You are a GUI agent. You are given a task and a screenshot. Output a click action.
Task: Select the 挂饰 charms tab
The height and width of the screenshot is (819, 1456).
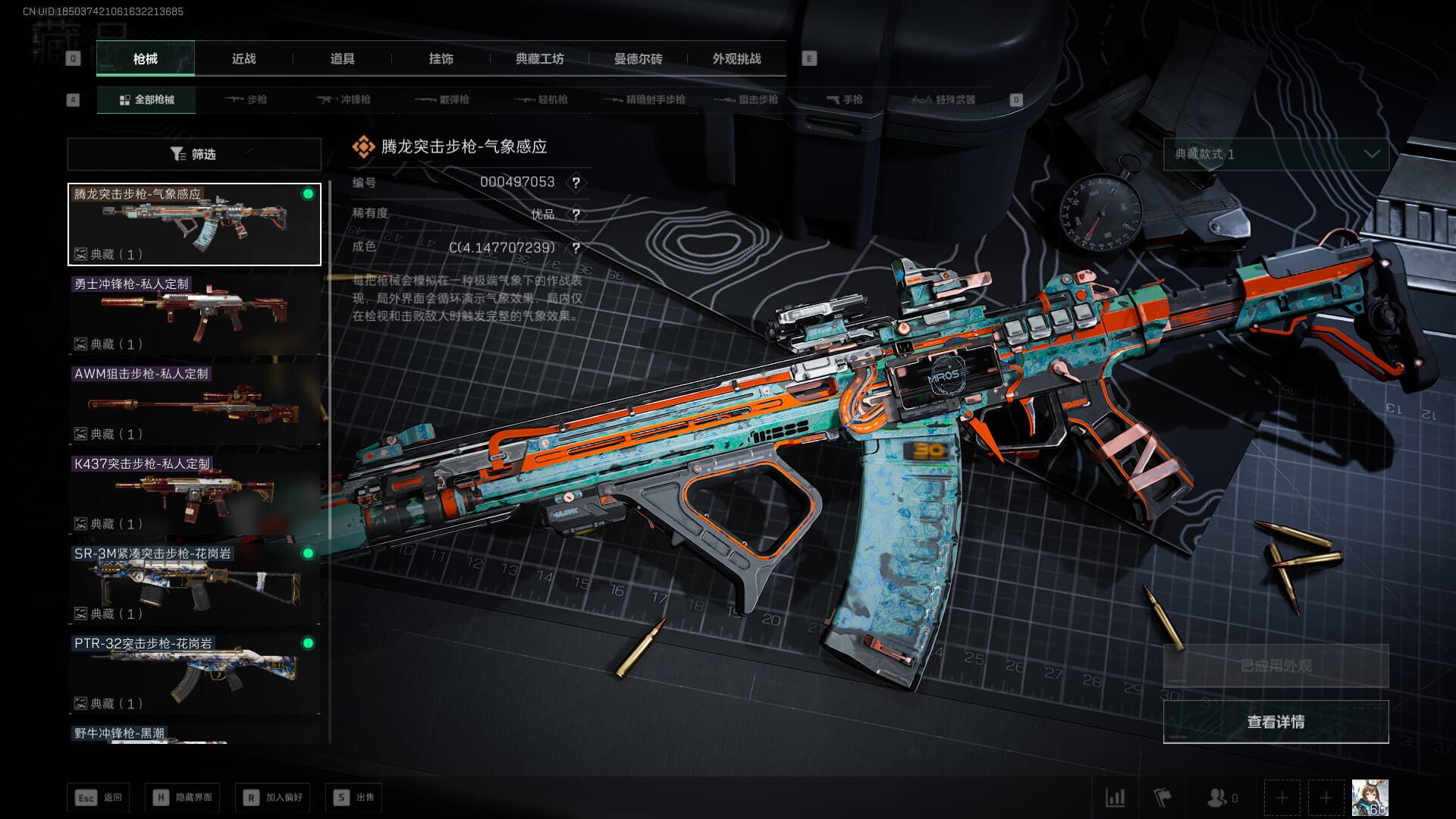click(441, 58)
